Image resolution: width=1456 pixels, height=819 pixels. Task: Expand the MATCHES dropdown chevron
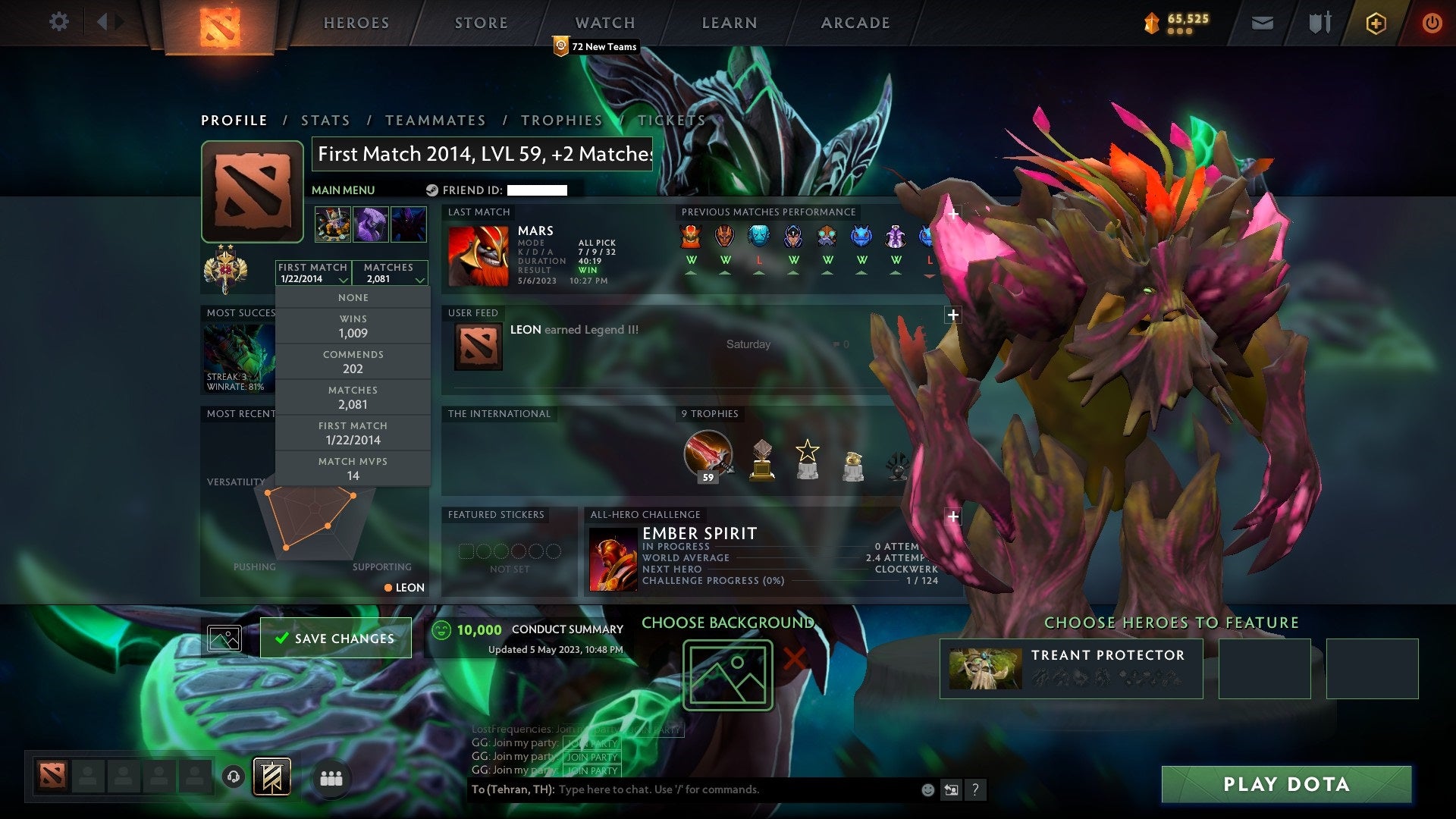[419, 279]
